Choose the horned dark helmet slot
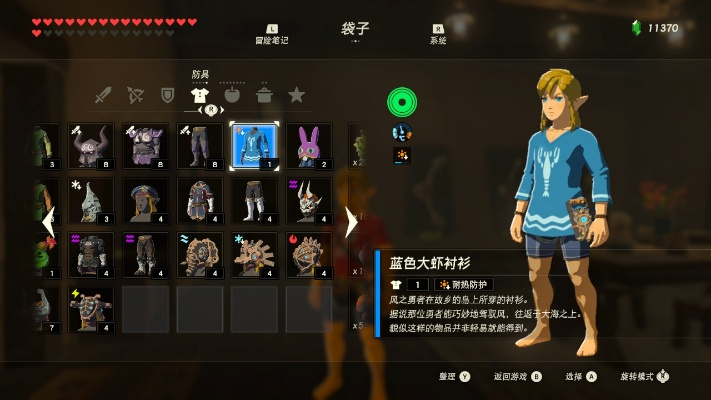The width and height of the screenshot is (711, 400). (91, 146)
